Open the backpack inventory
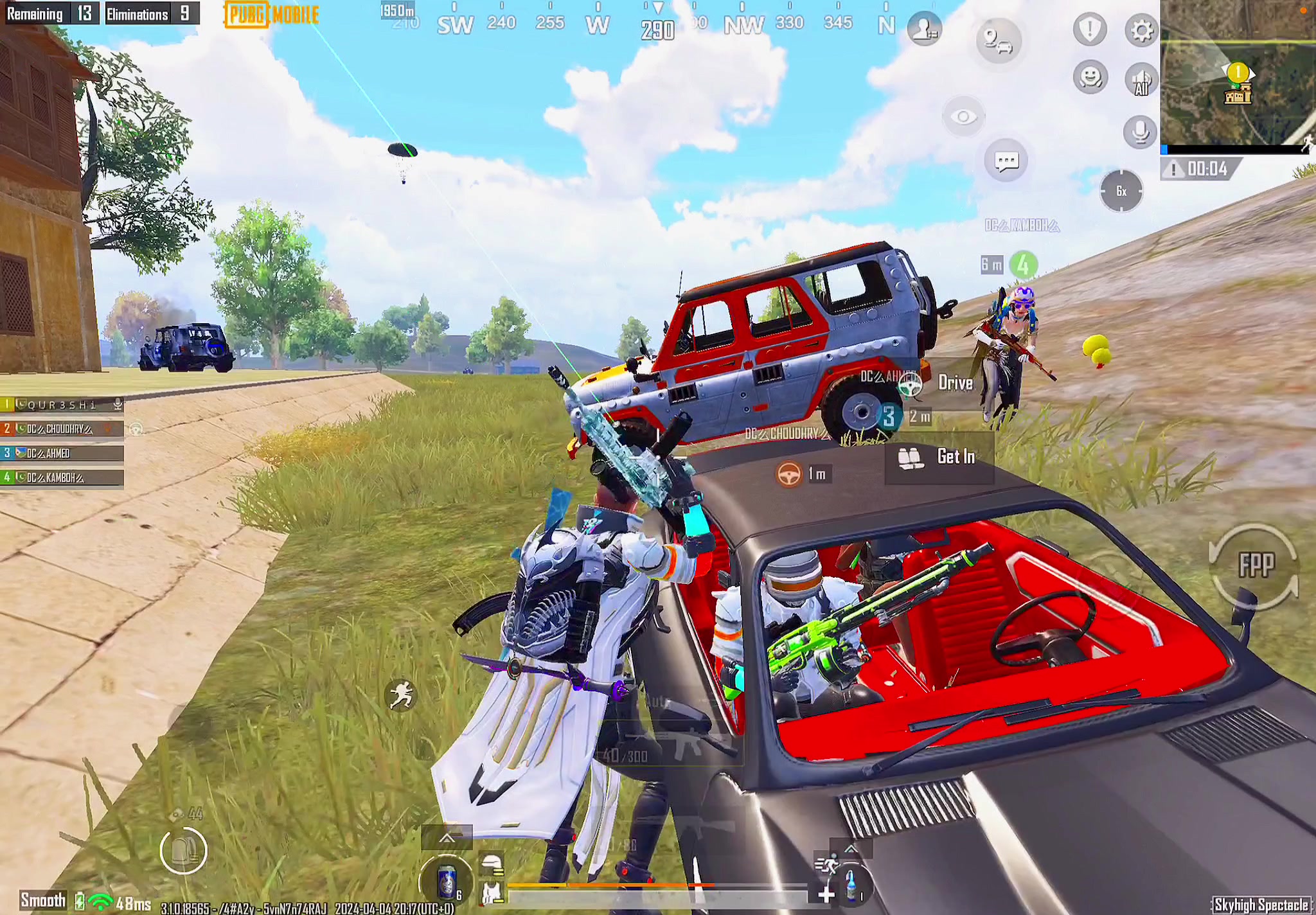This screenshot has height=915, width=1316. (x=184, y=851)
